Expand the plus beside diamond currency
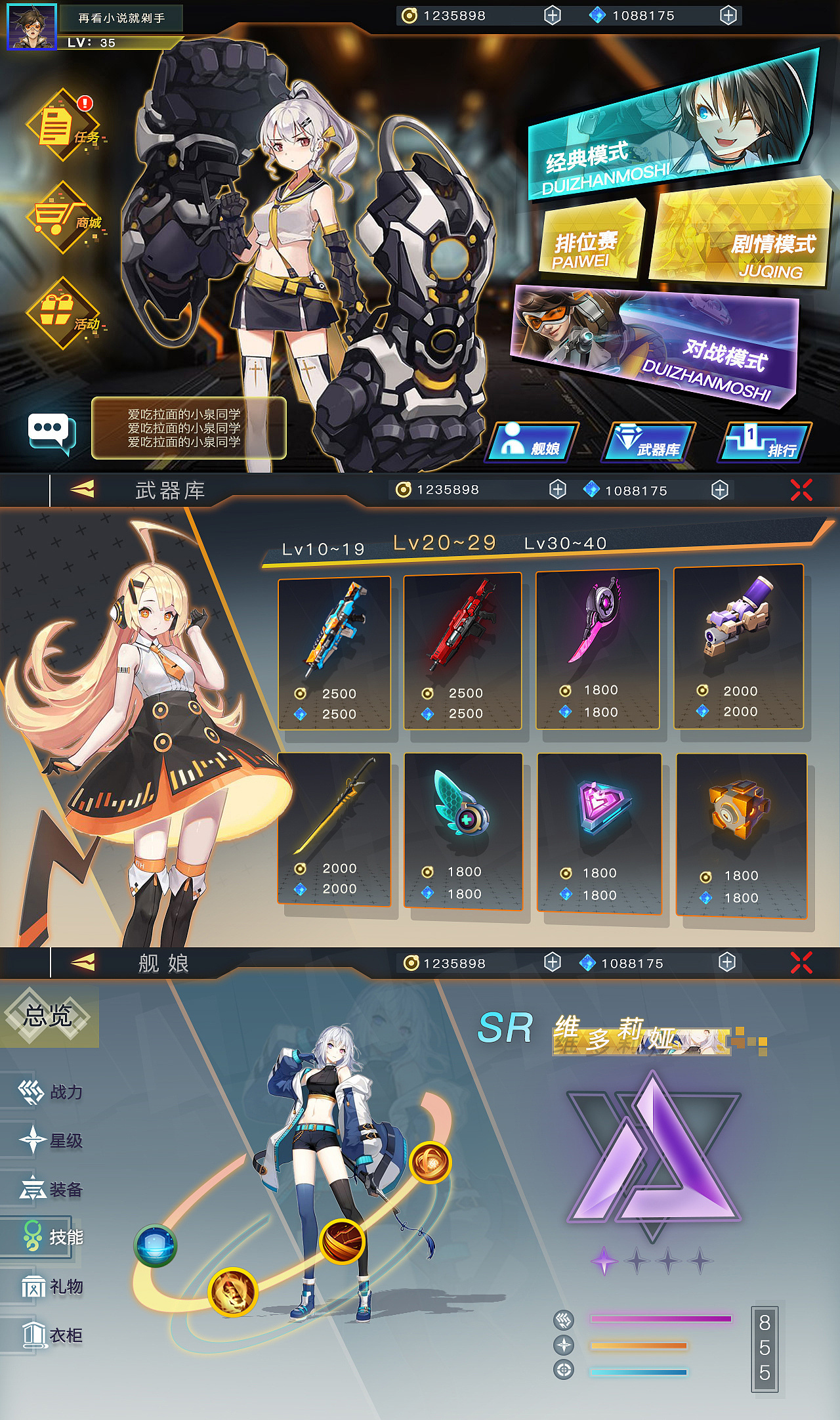This screenshot has height=1420, width=840. (x=728, y=15)
